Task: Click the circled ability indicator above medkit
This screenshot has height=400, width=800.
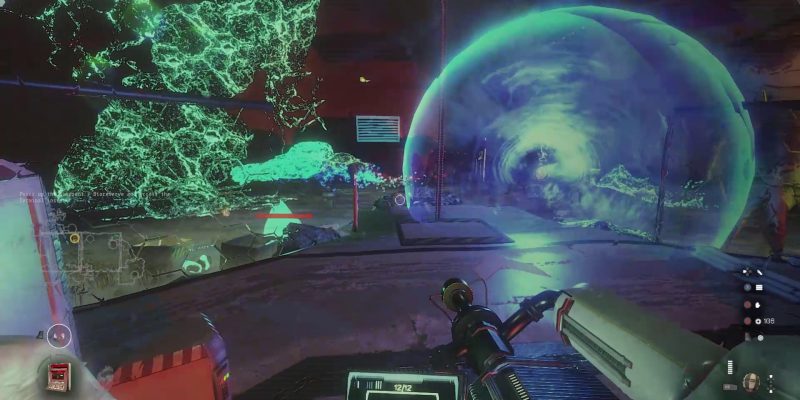Action: [59, 336]
